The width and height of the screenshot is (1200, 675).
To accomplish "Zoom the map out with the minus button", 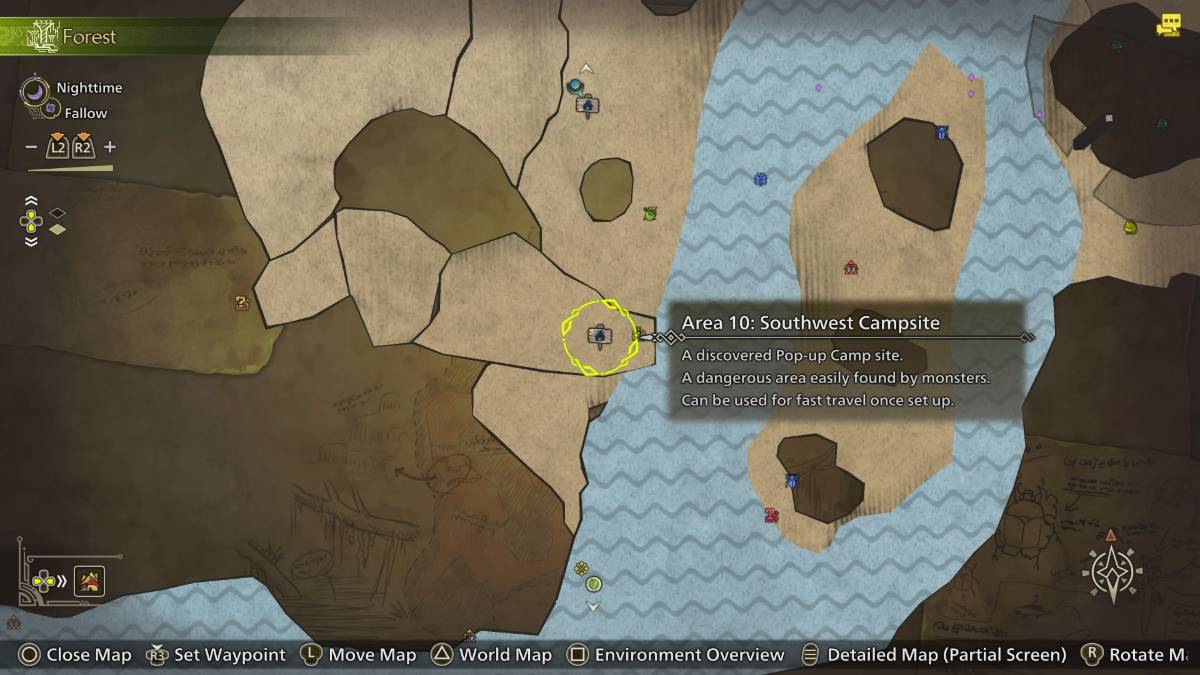I will click(31, 147).
